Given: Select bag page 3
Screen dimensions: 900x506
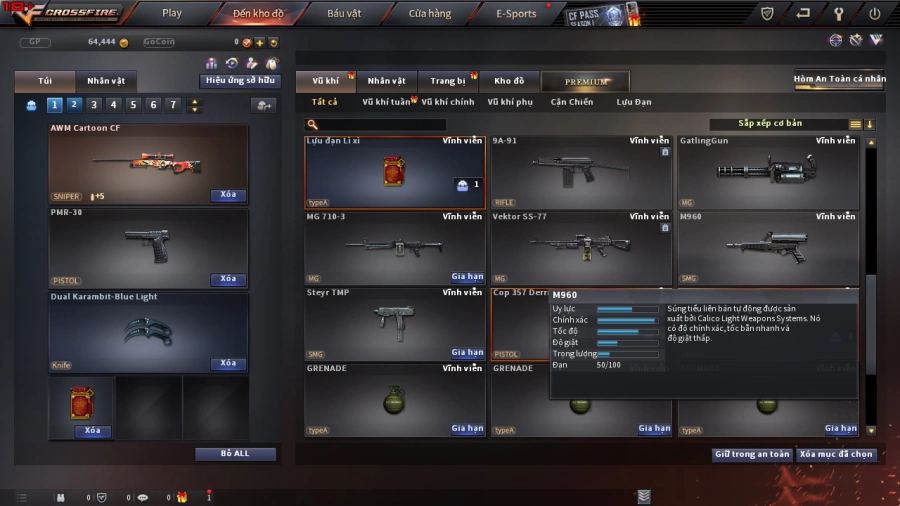Looking at the screenshot, I should 94,104.
